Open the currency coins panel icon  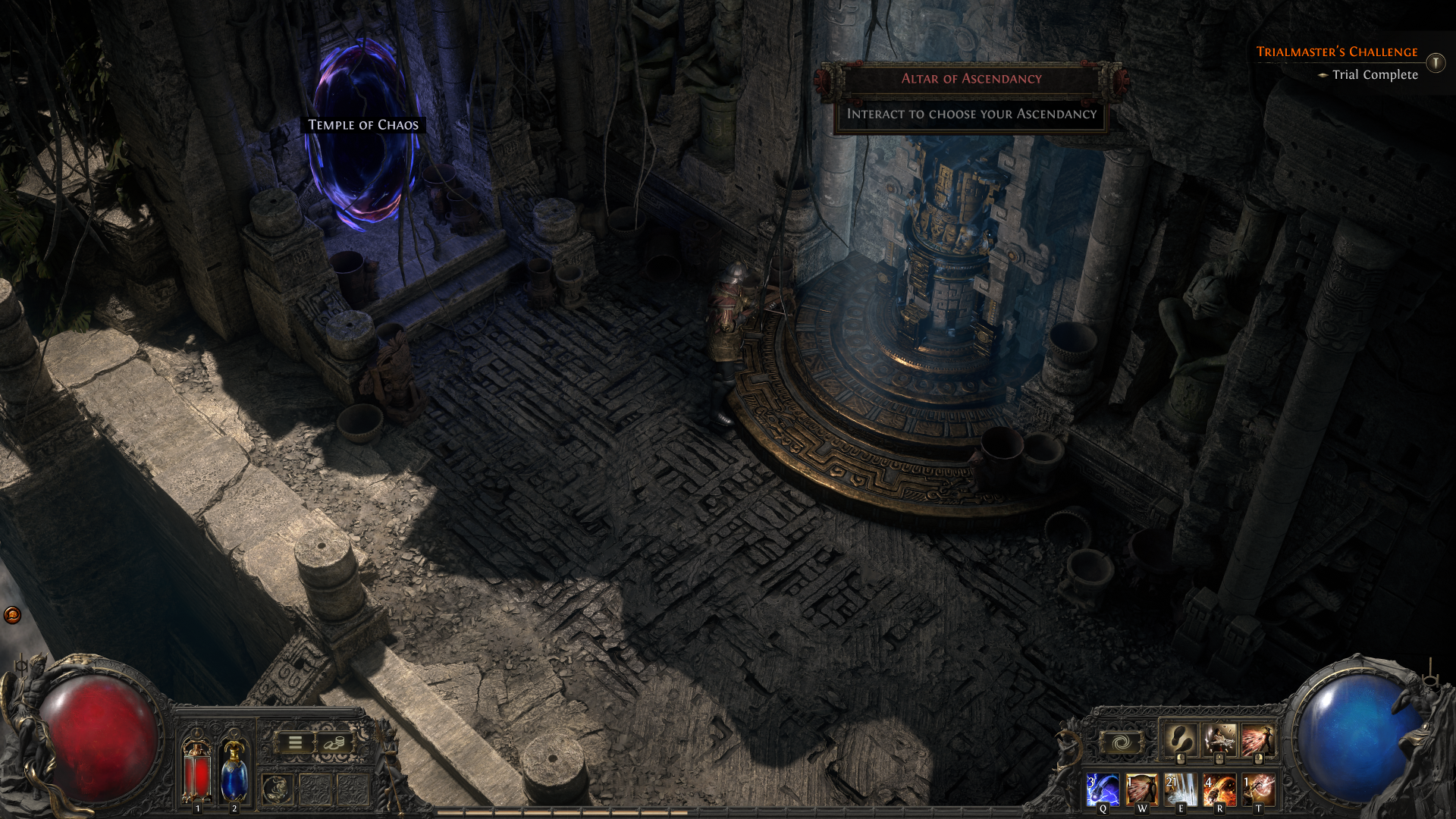pyautogui.click(x=334, y=743)
